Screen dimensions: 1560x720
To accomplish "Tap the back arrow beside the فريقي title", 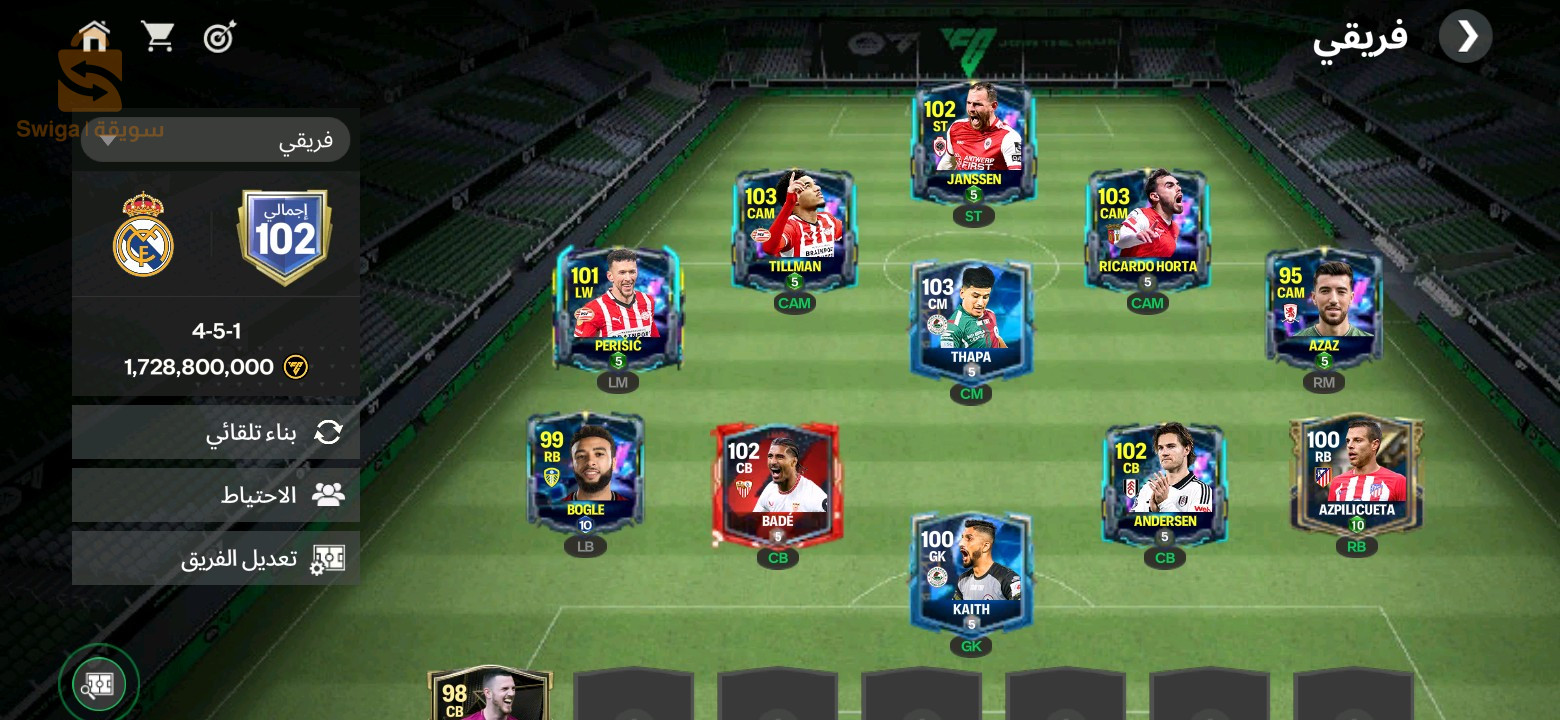I will point(1466,36).
